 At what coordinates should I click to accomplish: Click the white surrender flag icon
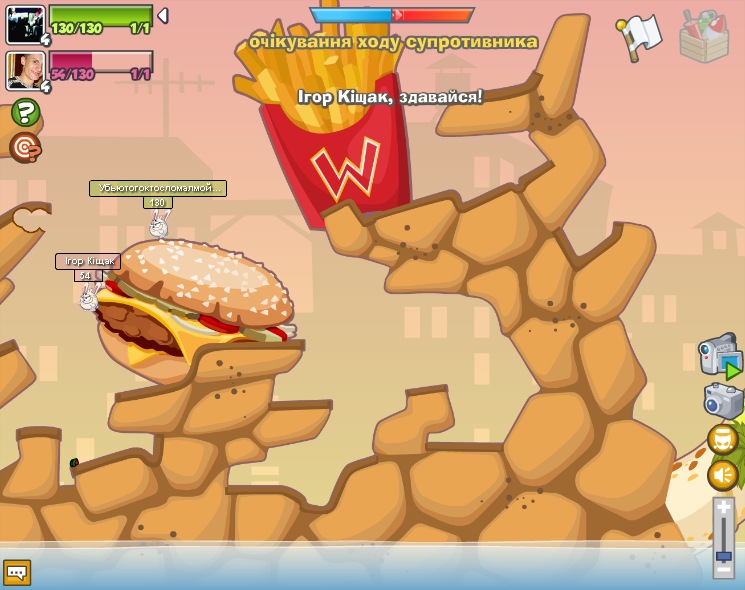tap(640, 36)
